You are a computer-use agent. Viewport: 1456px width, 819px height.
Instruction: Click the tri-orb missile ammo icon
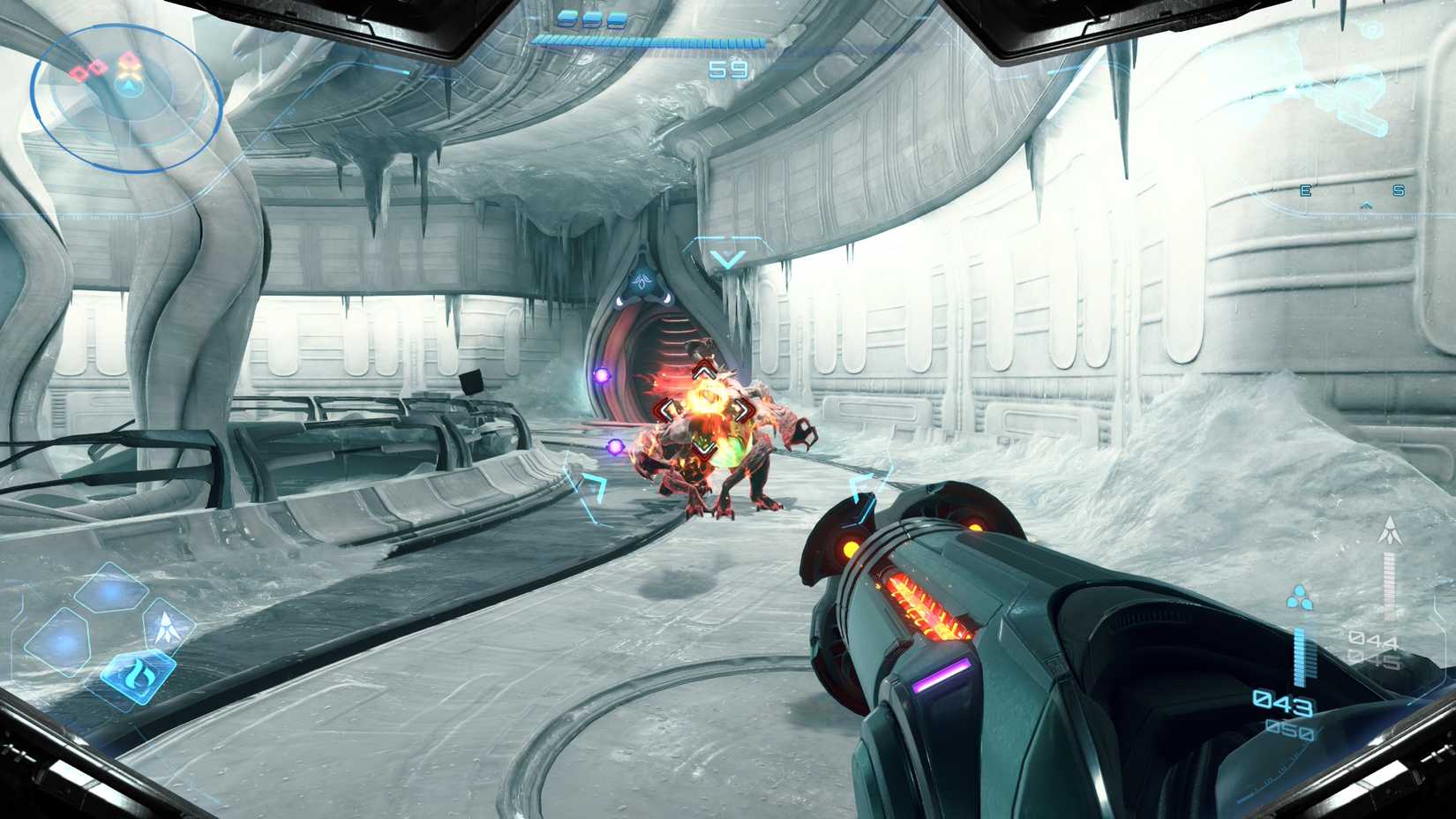point(1300,598)
